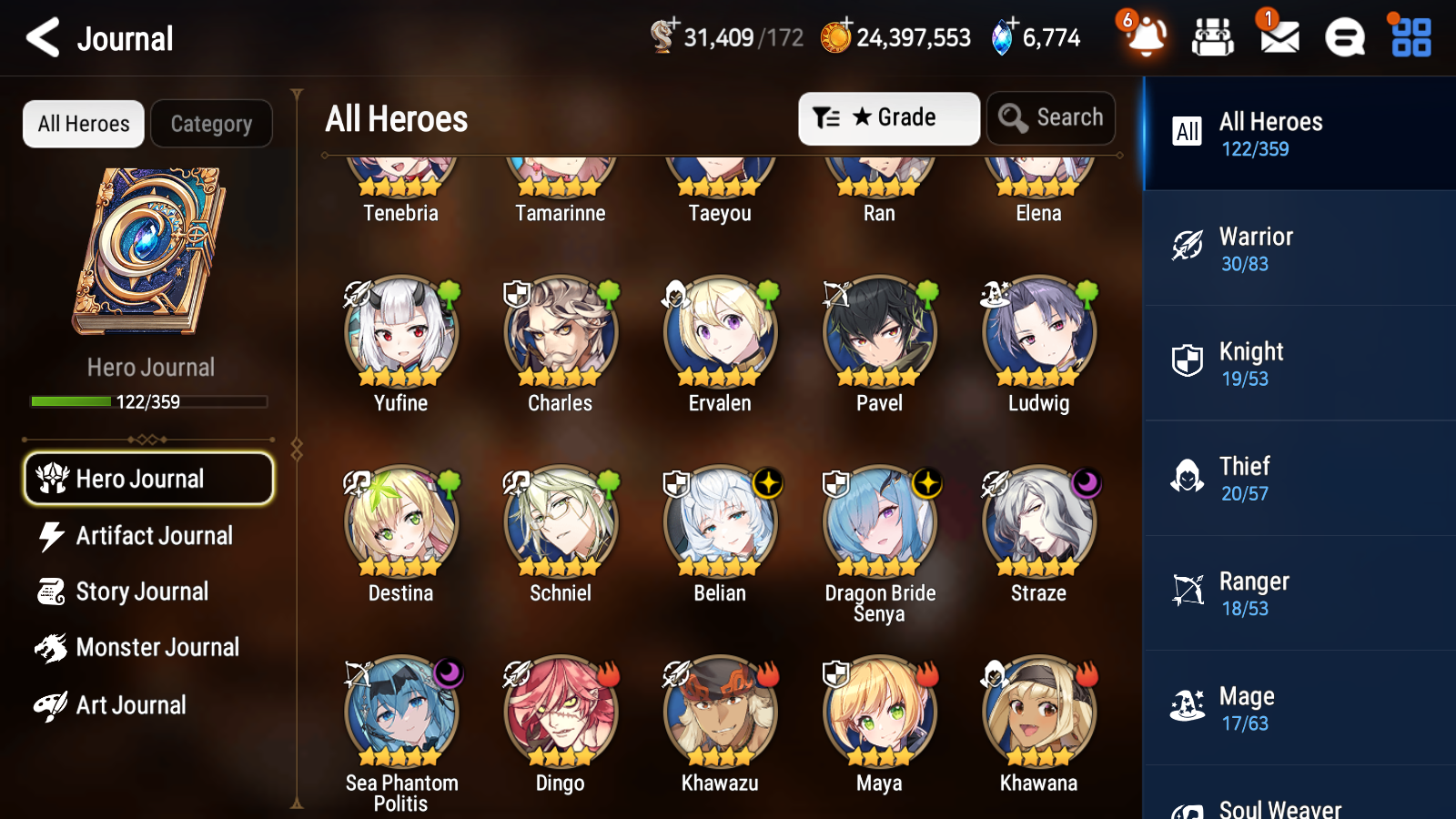The width and height of the screenshot is (1456, 819).
Task: Open the notifications bell icon
Action: point(1145,37)
